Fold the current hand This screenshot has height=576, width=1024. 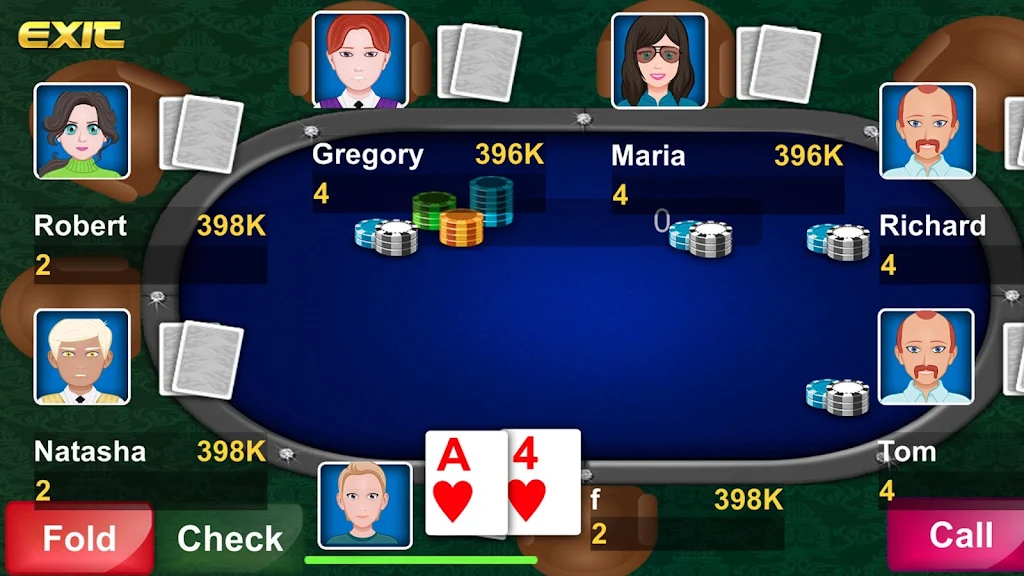(78, 538)
